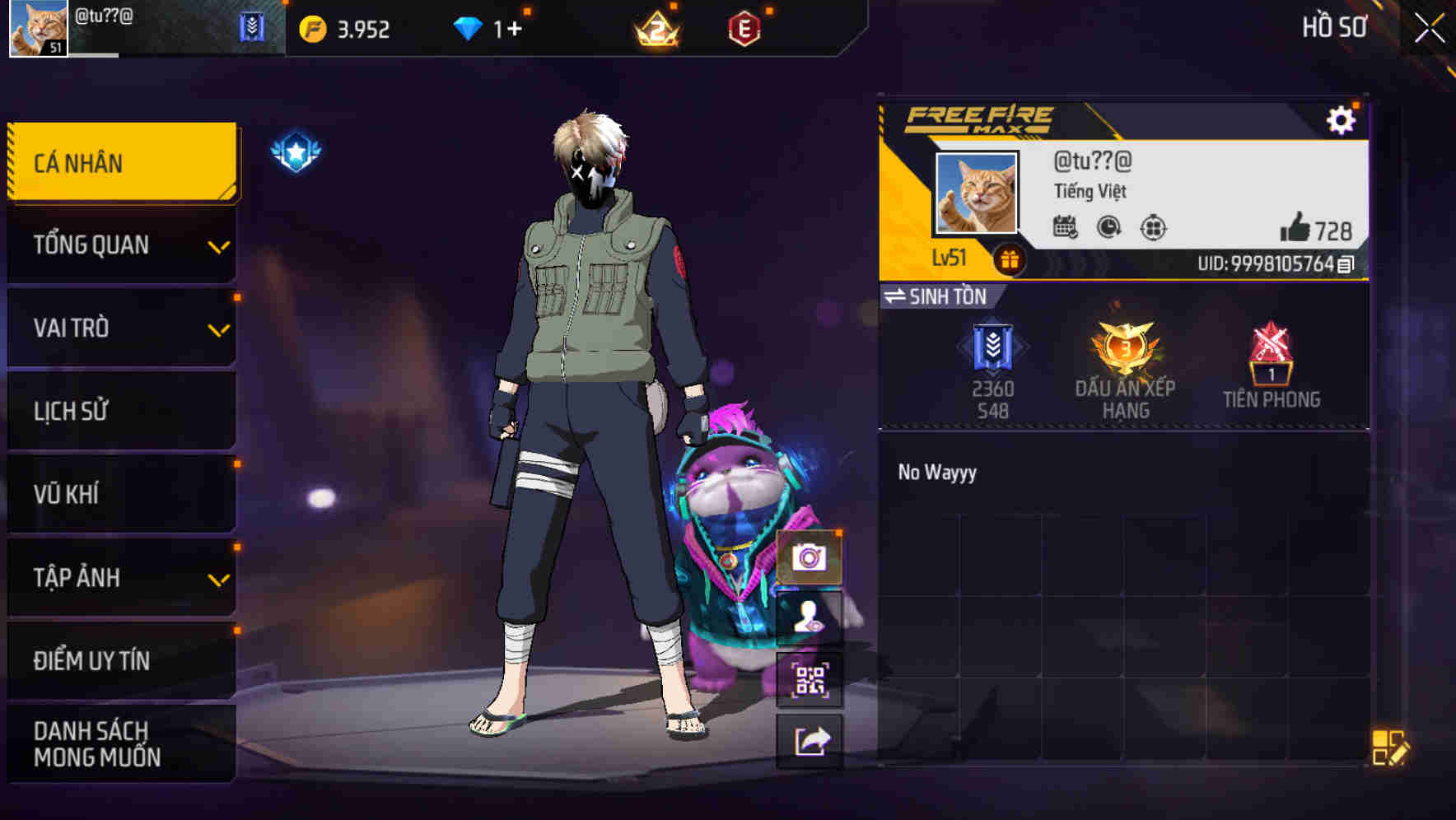
Task: Open the QR code icon near the character
Action: pyautogui.click(x=810, y=678)
